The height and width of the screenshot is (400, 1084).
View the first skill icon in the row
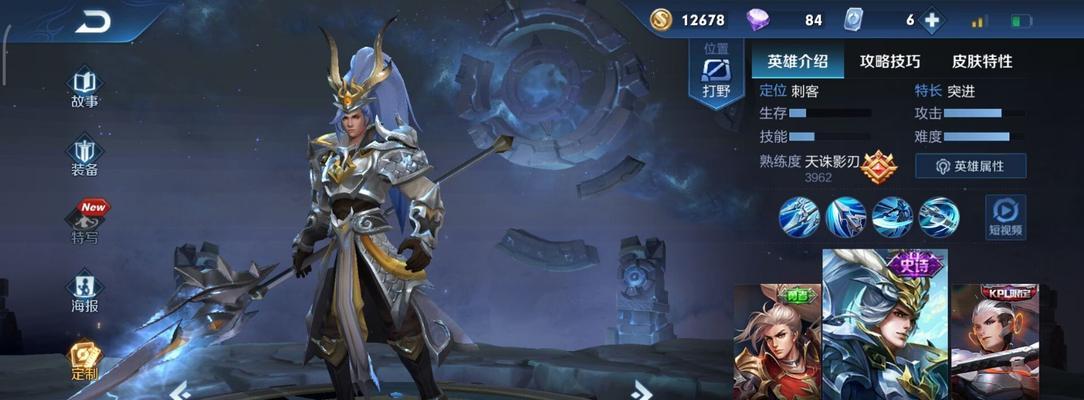tap(799, 217)
